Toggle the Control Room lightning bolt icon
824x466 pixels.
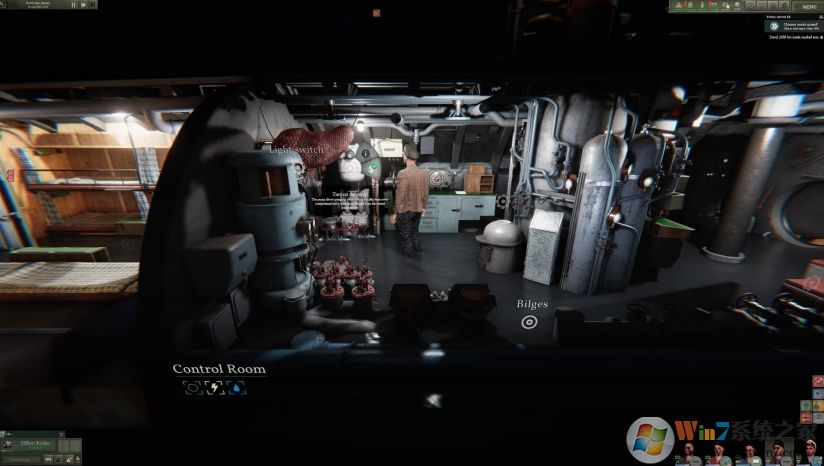(x=214, y=388)
